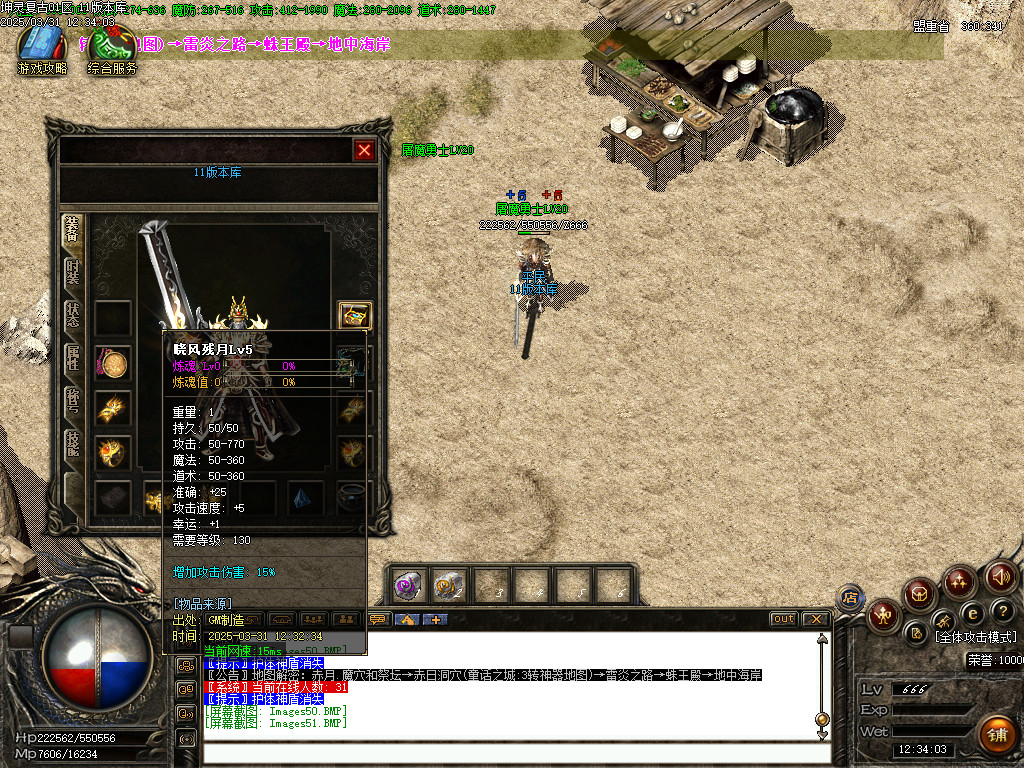
Task: Click the chat window 'out' button
Action: point(783,619)
